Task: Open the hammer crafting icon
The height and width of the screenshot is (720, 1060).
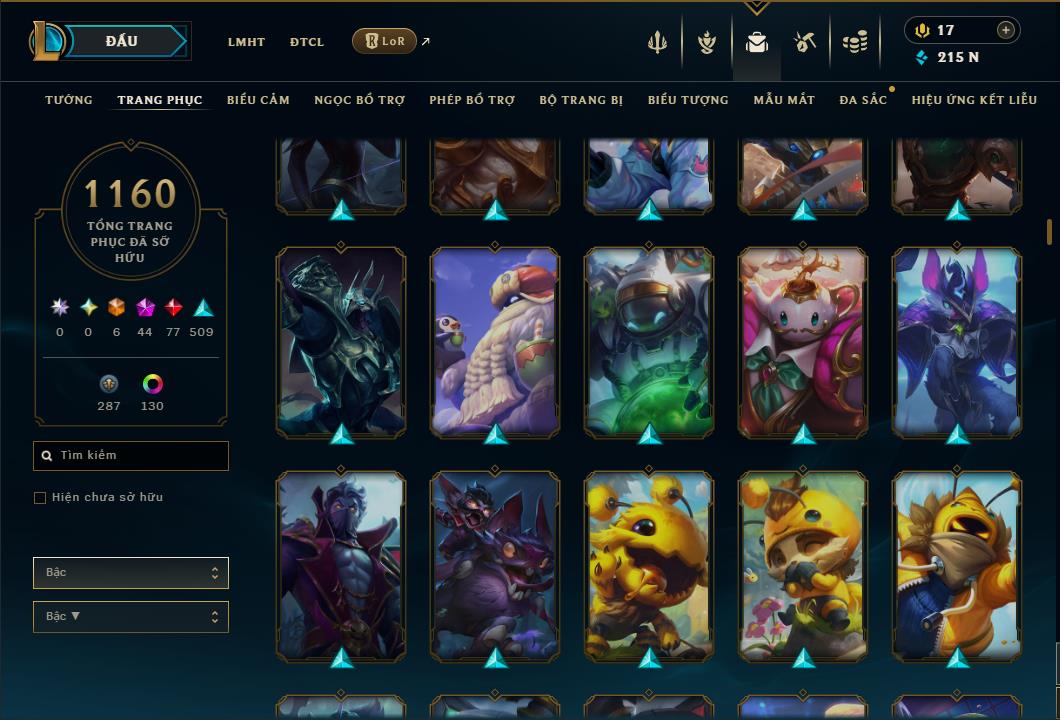Action: [x=805, y=42]
